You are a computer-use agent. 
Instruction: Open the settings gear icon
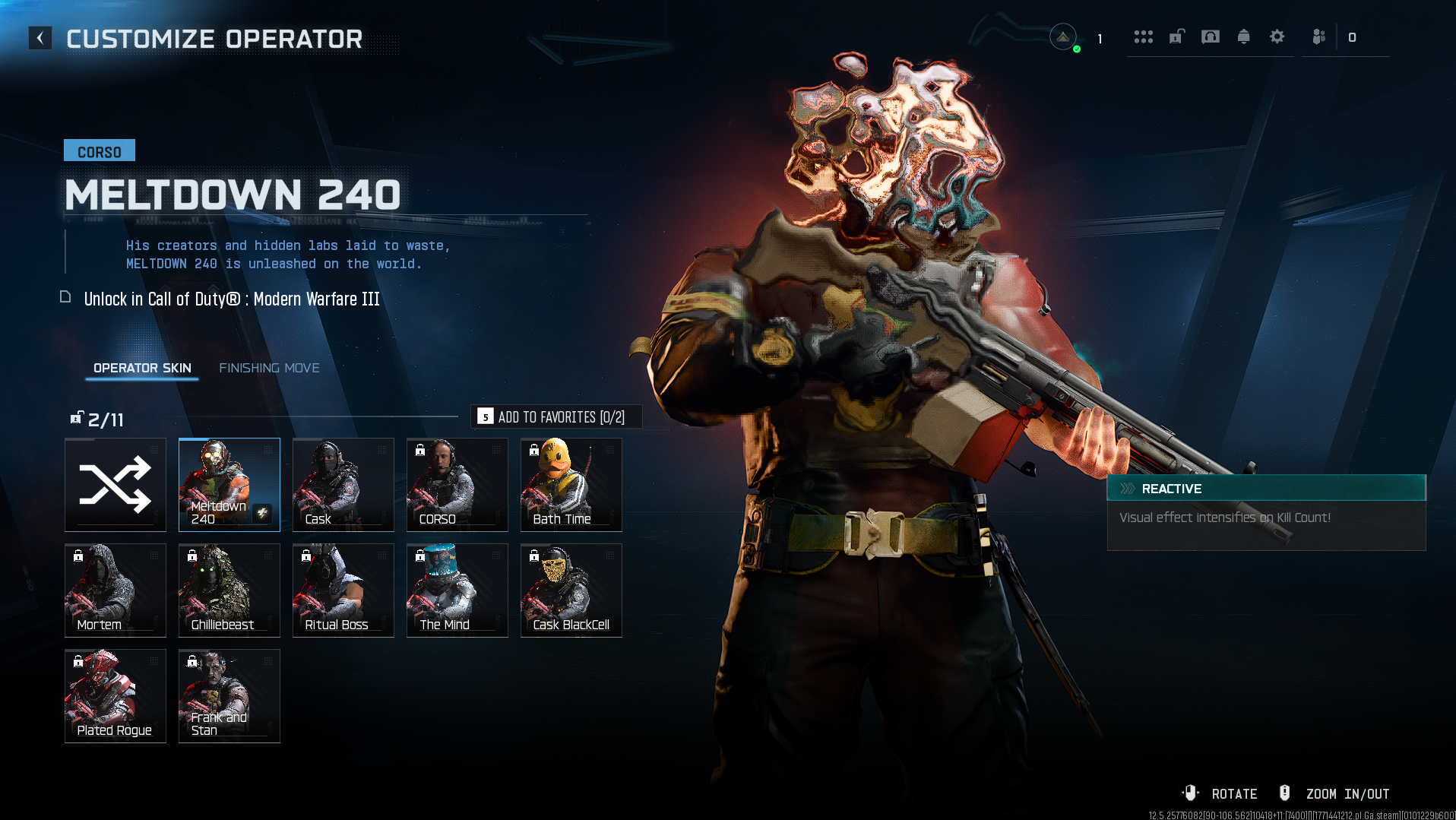[1277, 36]
